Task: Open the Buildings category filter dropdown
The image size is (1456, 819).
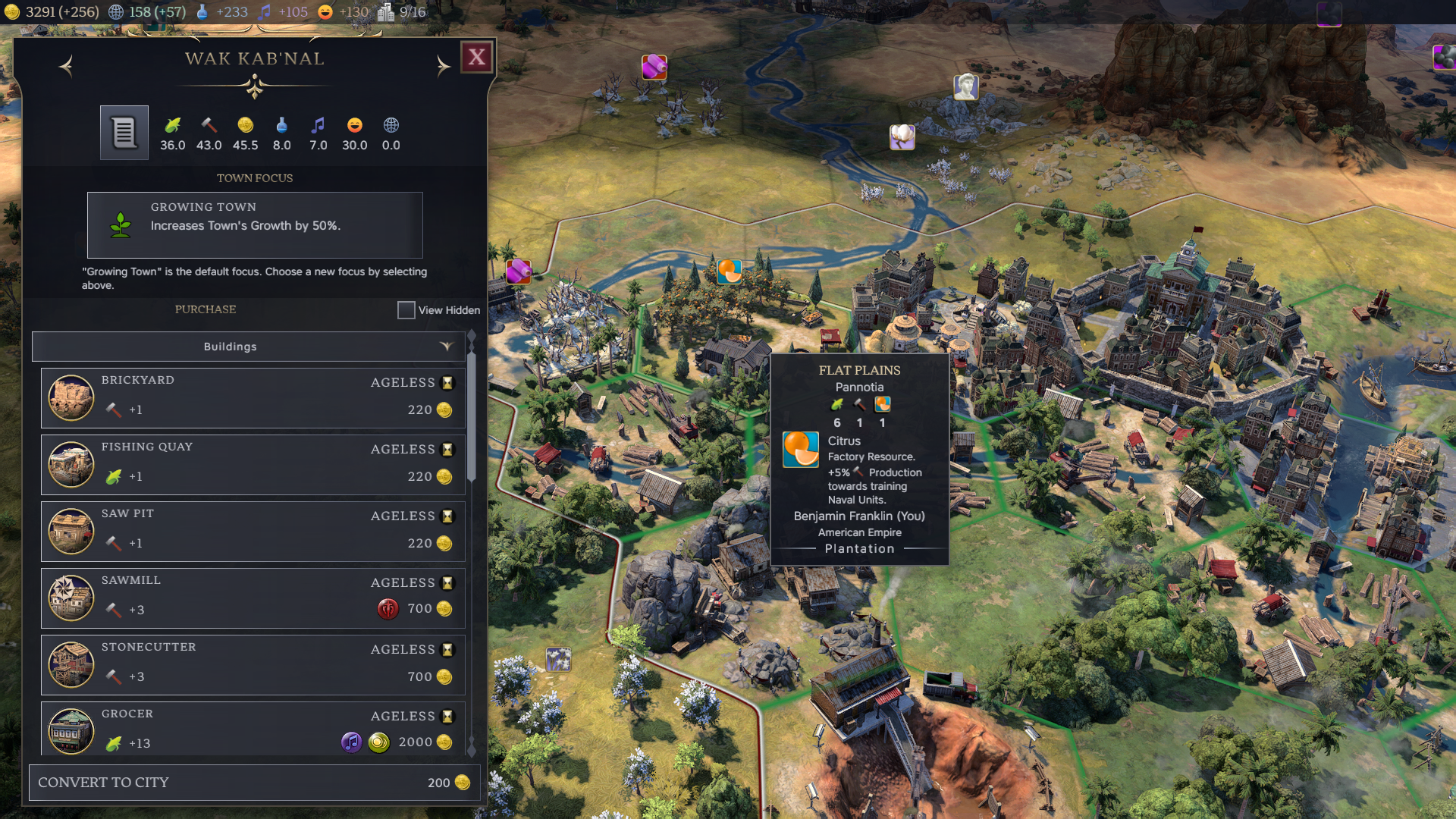Action: [x=447, y=347]
